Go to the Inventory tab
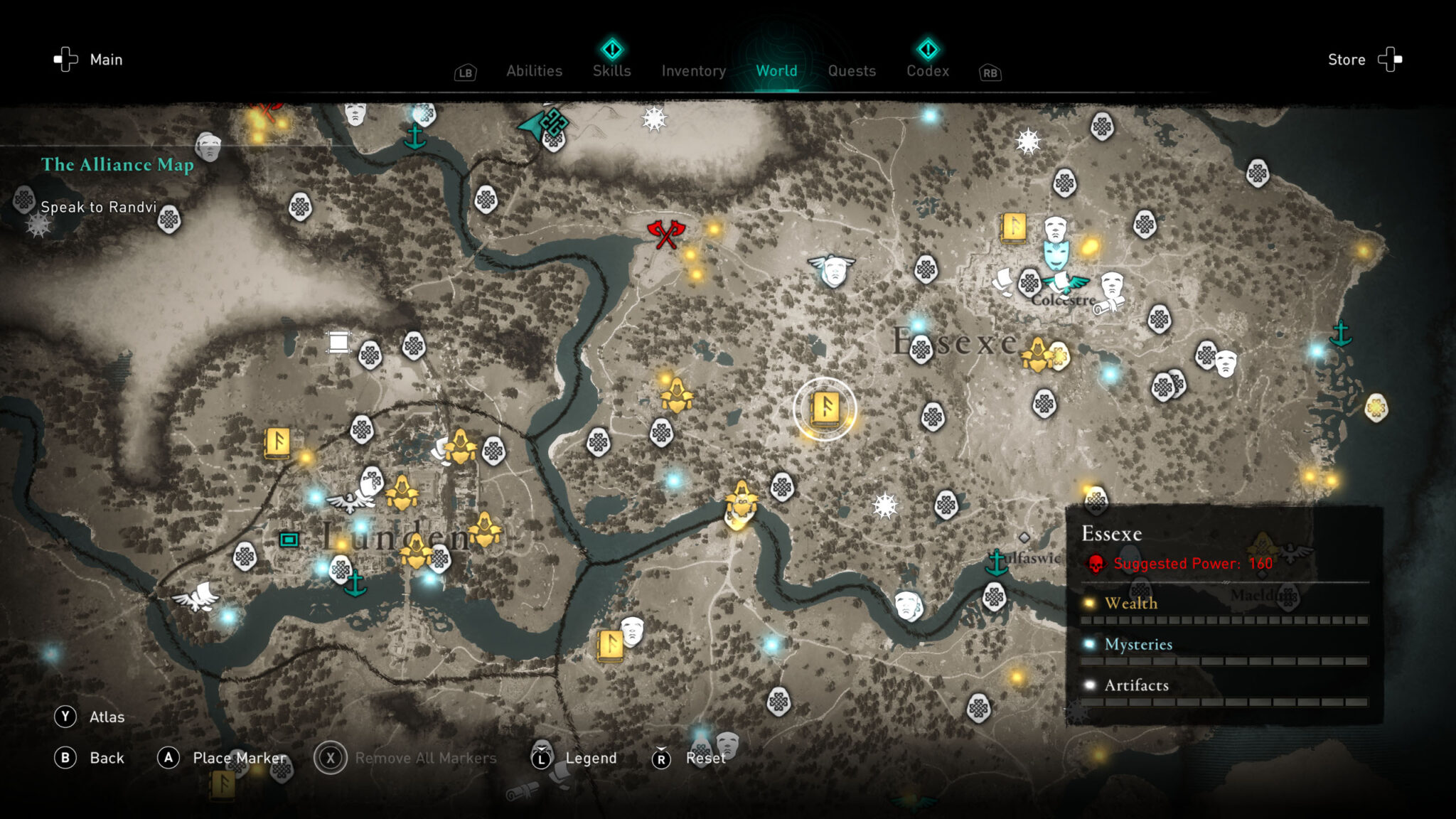The height and width of the screenshot is (819, 1456). (x=693, y=71)
